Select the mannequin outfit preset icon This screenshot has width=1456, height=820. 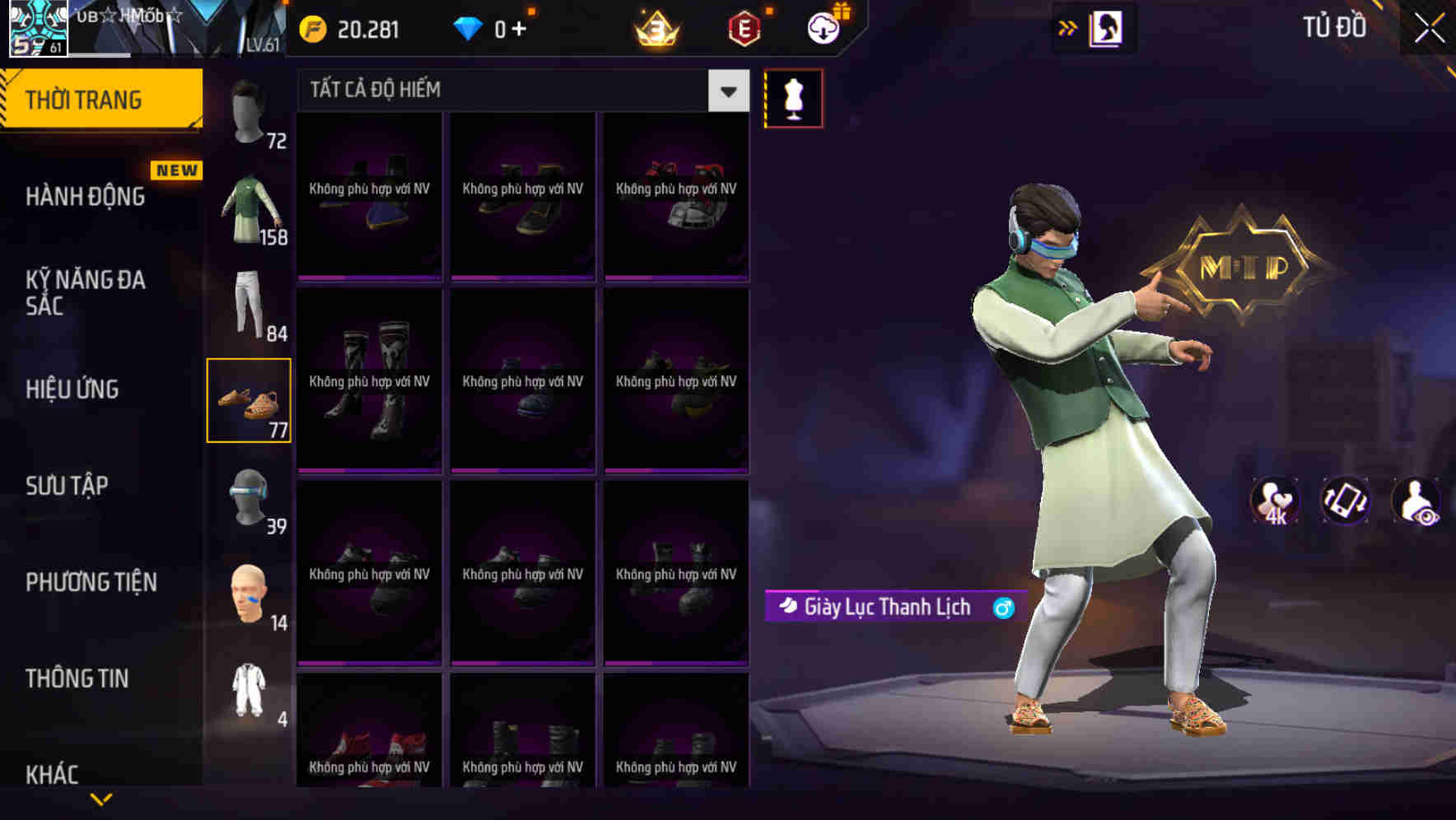pos(793,97)
